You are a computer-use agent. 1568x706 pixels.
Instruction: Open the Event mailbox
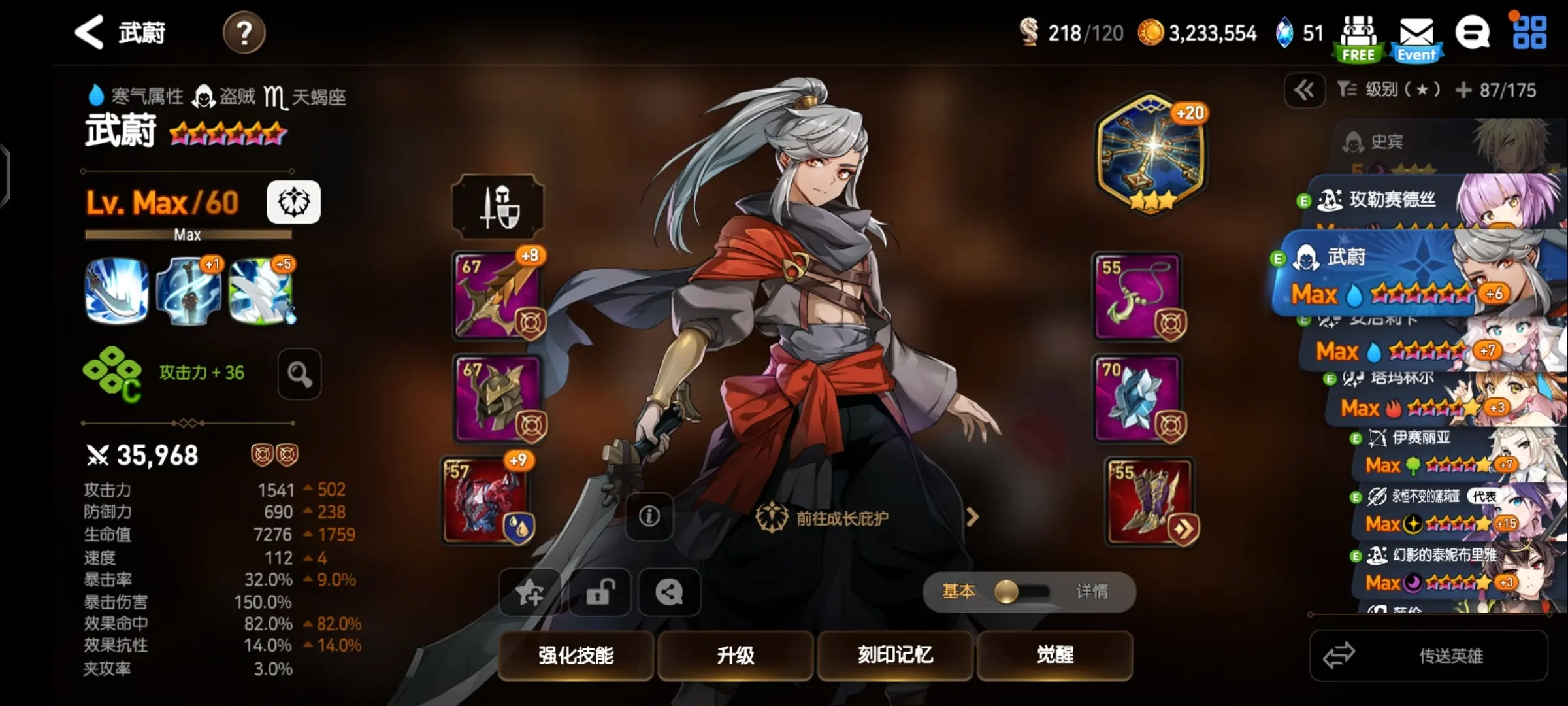pos(1416,39)
